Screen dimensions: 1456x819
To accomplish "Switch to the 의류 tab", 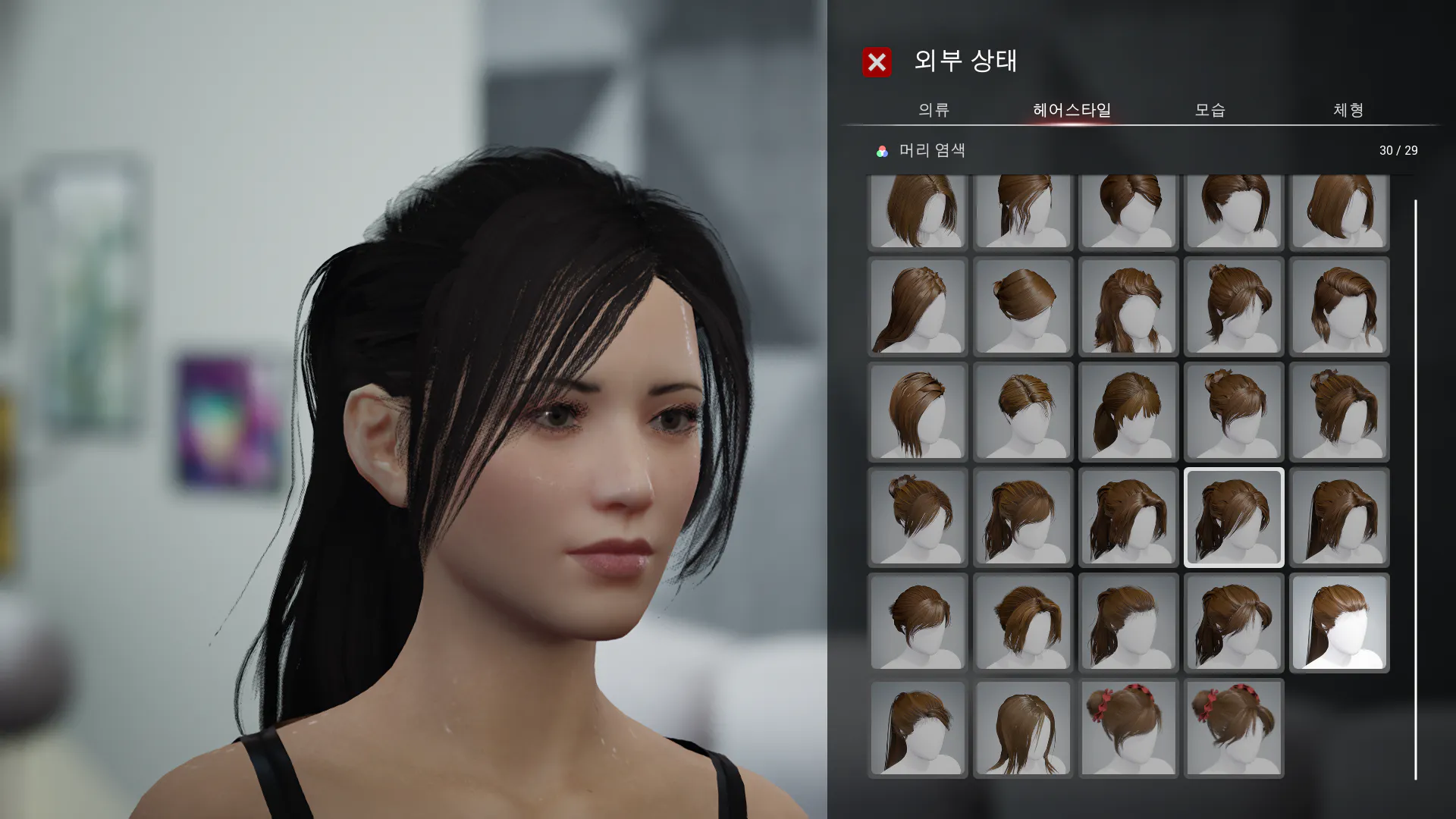I will (934, 110).
